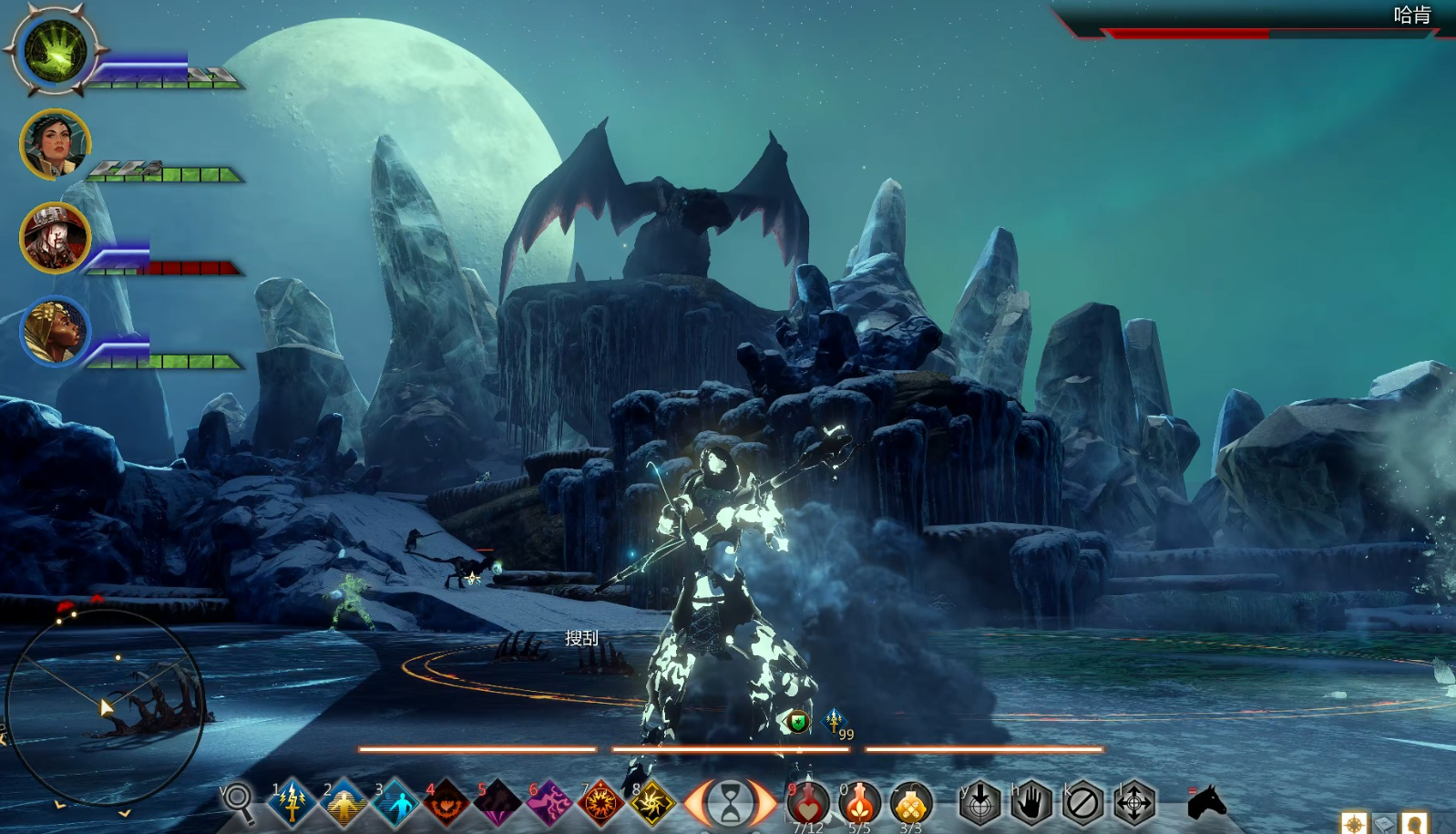Switch to the golden-masked companion portrait

55,331
